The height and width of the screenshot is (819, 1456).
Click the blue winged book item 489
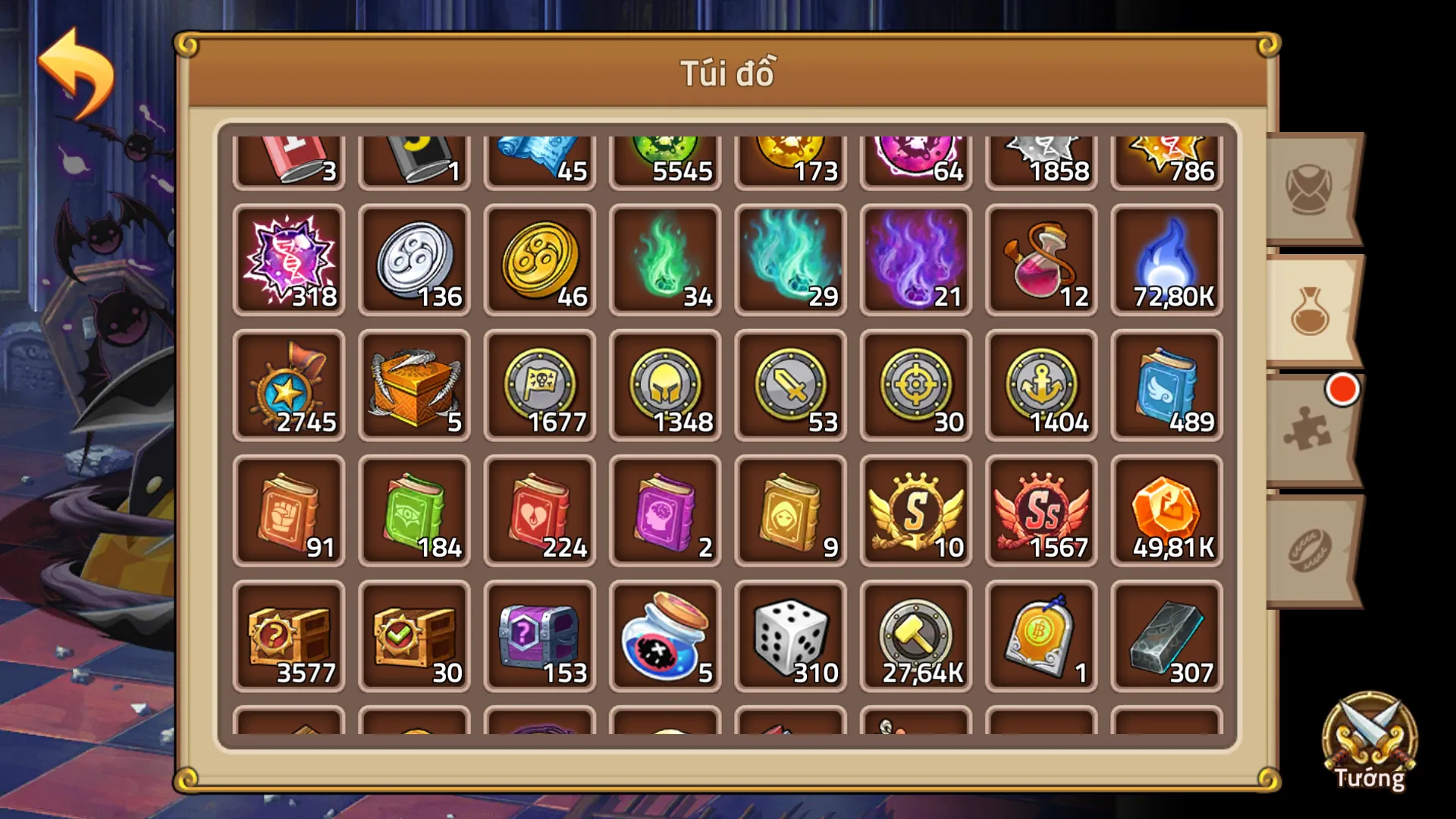point(1166,387)
